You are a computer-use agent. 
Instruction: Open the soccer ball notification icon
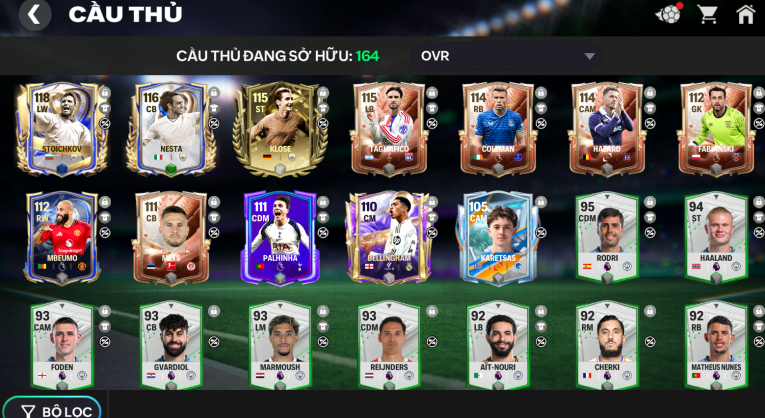click(667, 14)
